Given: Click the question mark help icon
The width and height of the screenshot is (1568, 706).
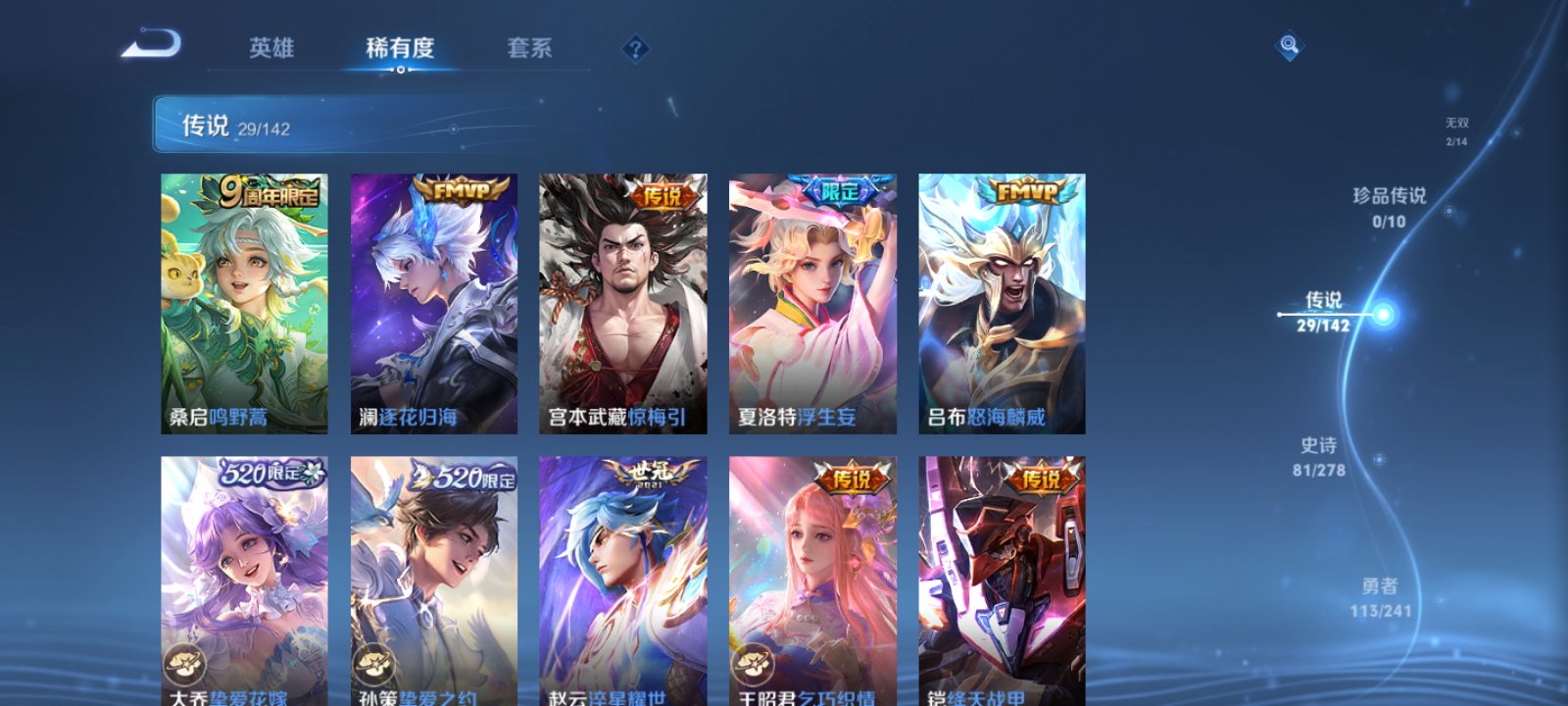Looking at the screenshot, I should [x=638, y=48].
